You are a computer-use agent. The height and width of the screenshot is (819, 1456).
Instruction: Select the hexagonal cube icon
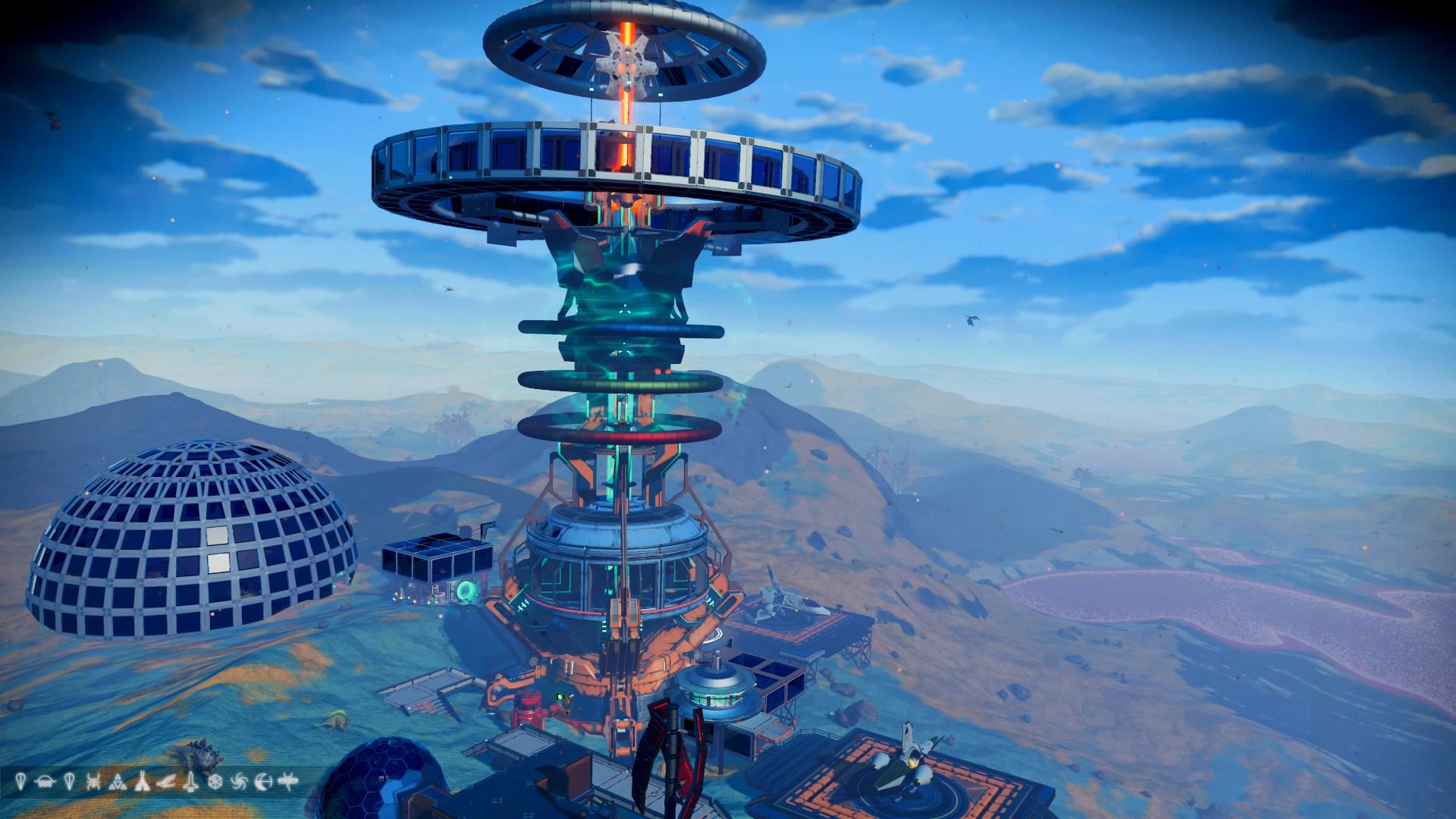tap(215, 782)
